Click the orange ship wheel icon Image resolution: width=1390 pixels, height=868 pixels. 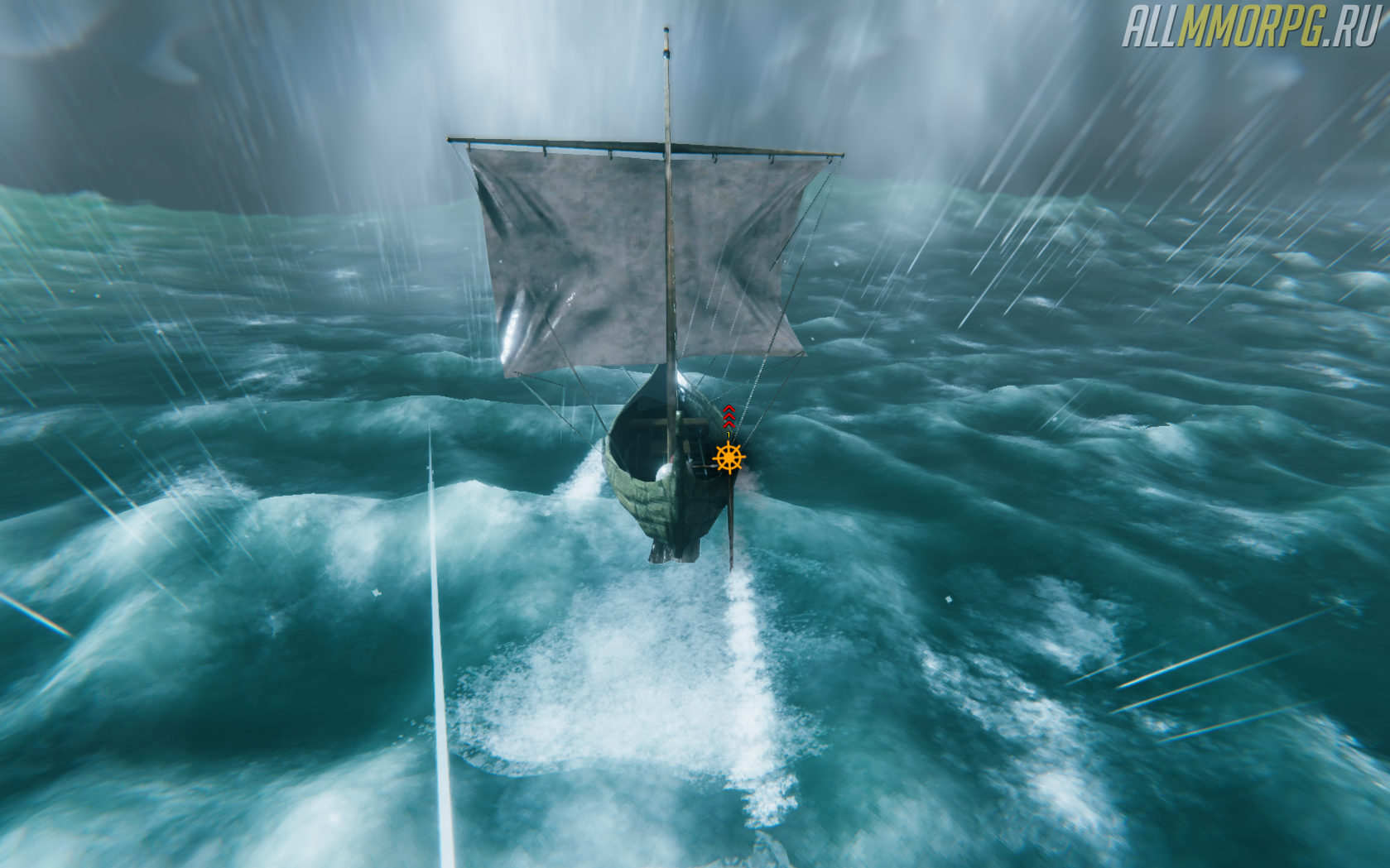point(729,458)
